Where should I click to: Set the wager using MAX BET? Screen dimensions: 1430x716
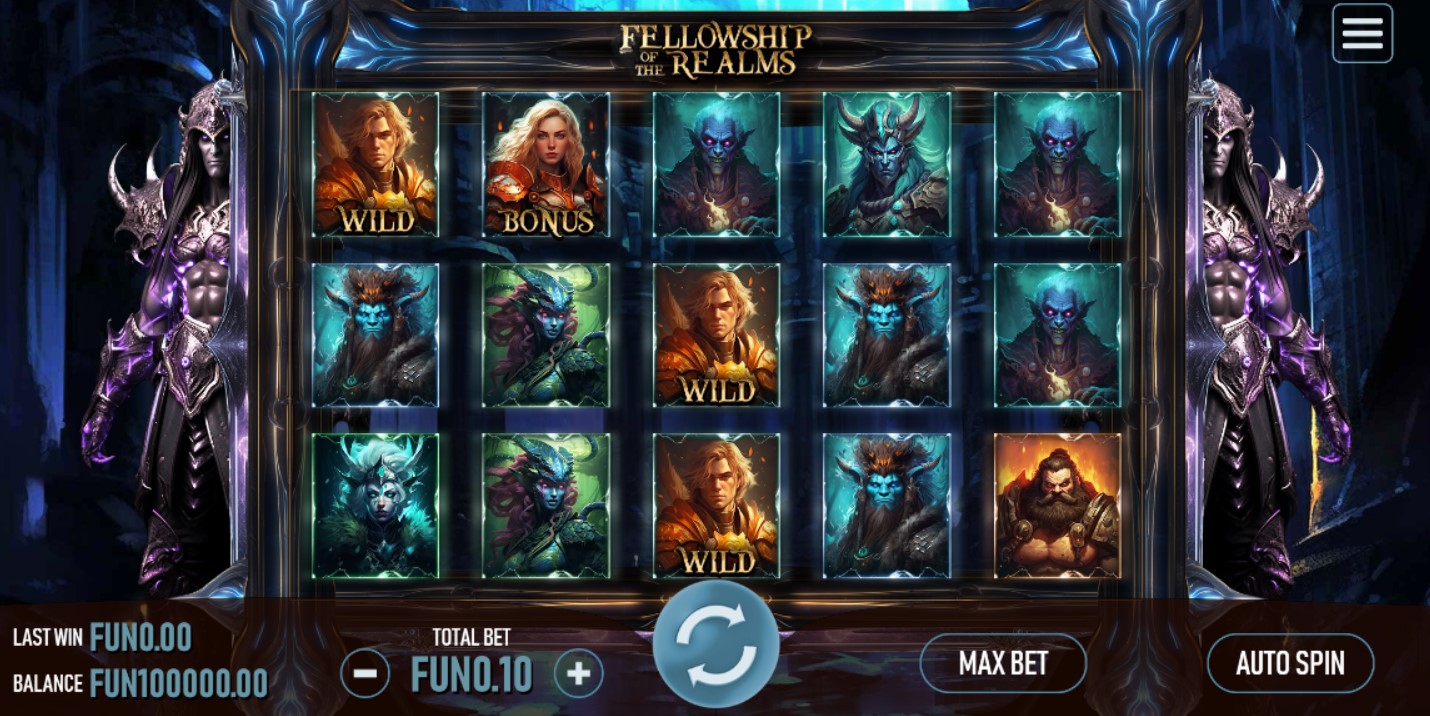(x=1002, y=663)
